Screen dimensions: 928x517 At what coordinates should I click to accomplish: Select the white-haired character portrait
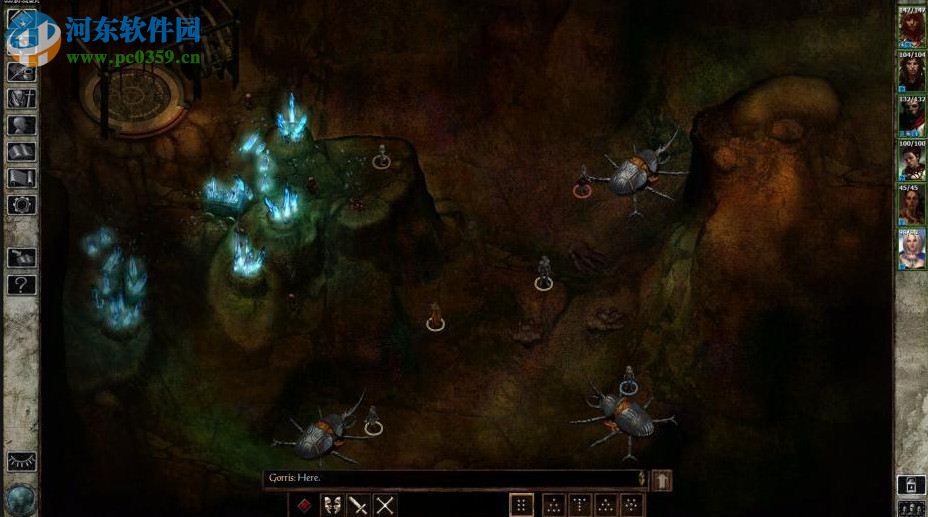tap(911, 250)
